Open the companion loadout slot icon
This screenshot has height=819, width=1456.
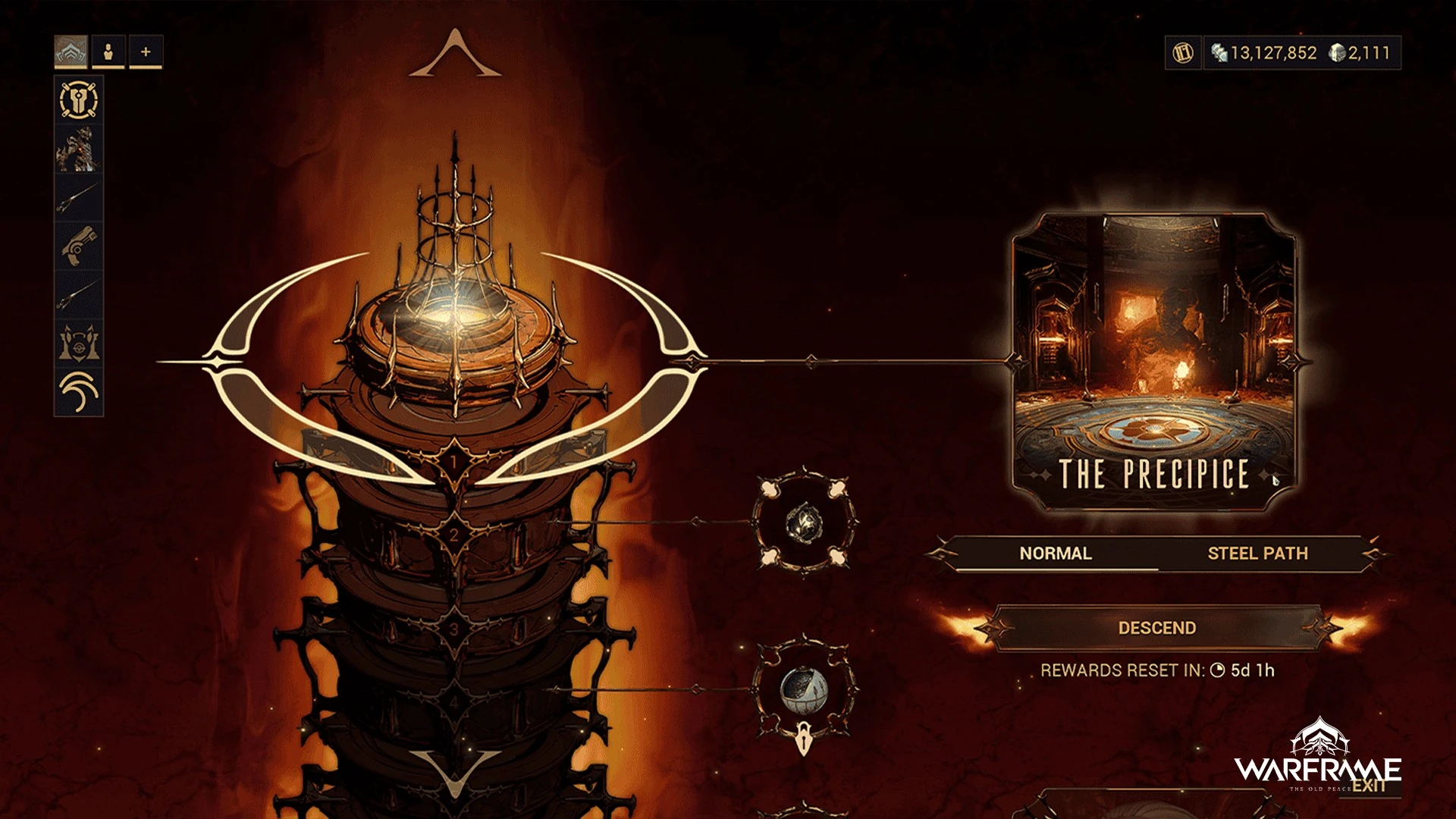(x=79, y=343)
